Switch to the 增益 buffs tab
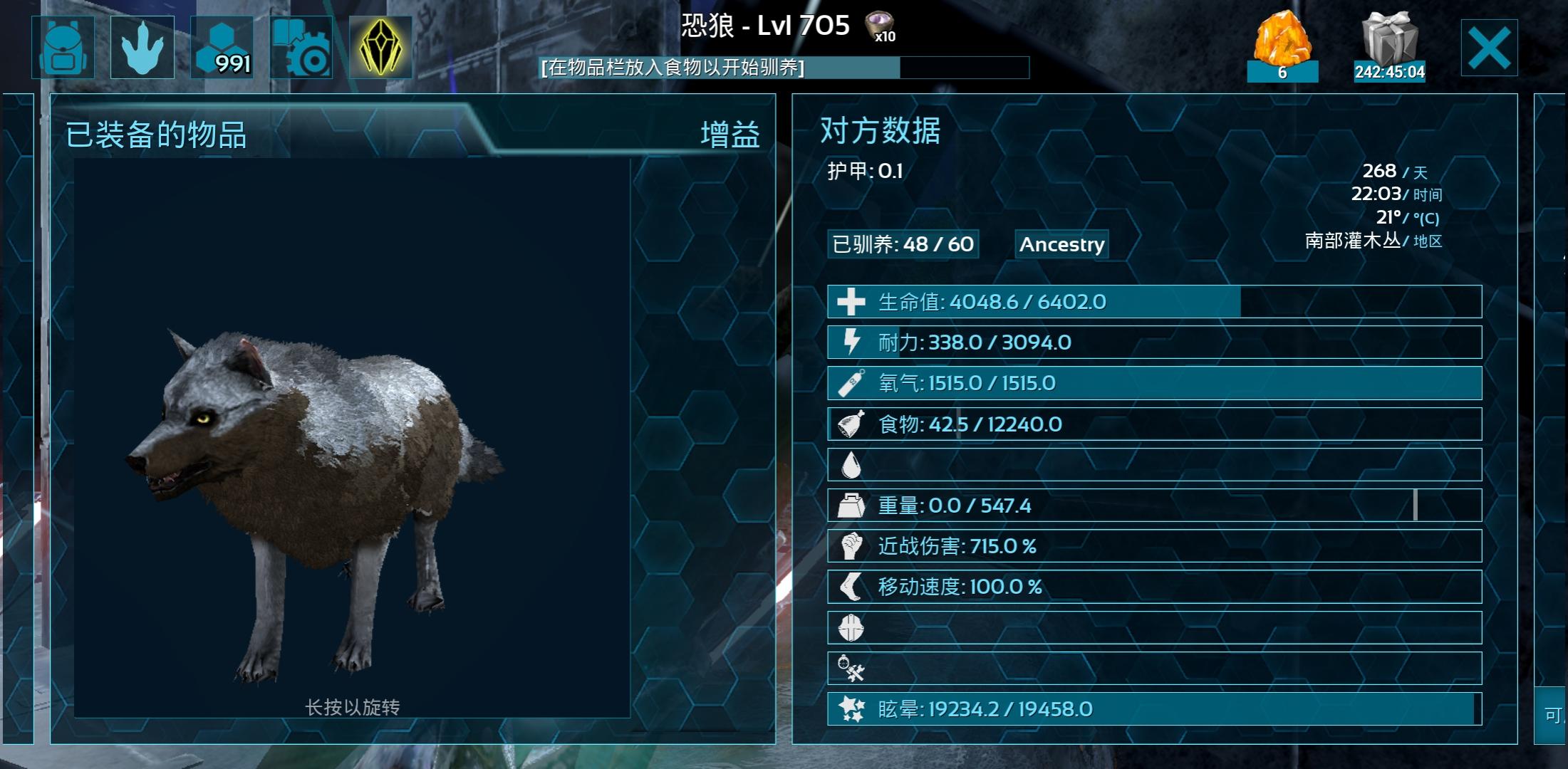The height and width of the screenshot is (769, 1568). 730,135
